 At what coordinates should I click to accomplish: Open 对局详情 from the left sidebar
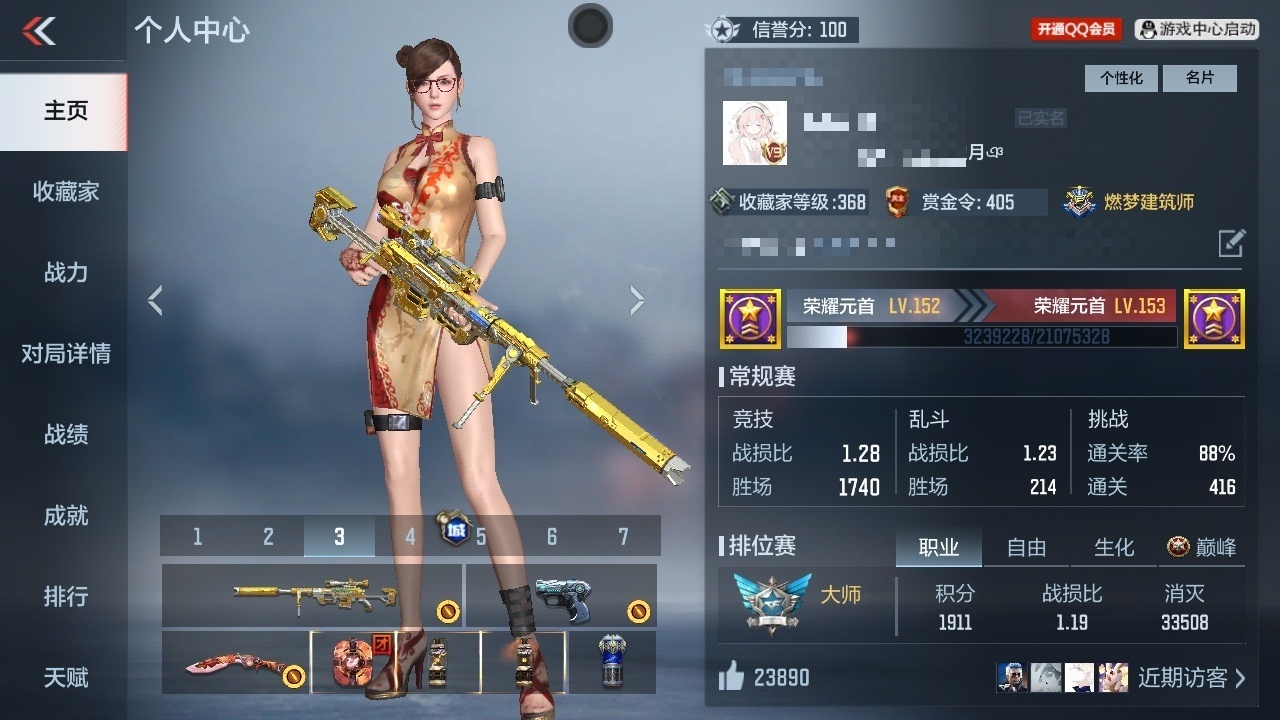(x=64, y=353)
